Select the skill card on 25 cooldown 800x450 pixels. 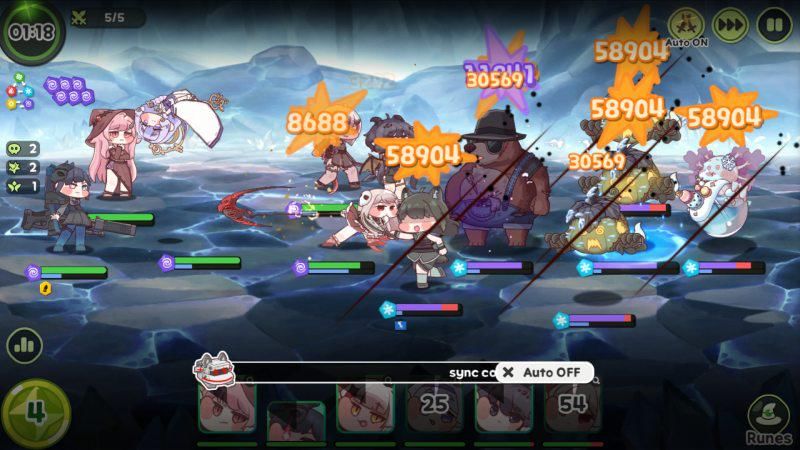pos(434,406)
